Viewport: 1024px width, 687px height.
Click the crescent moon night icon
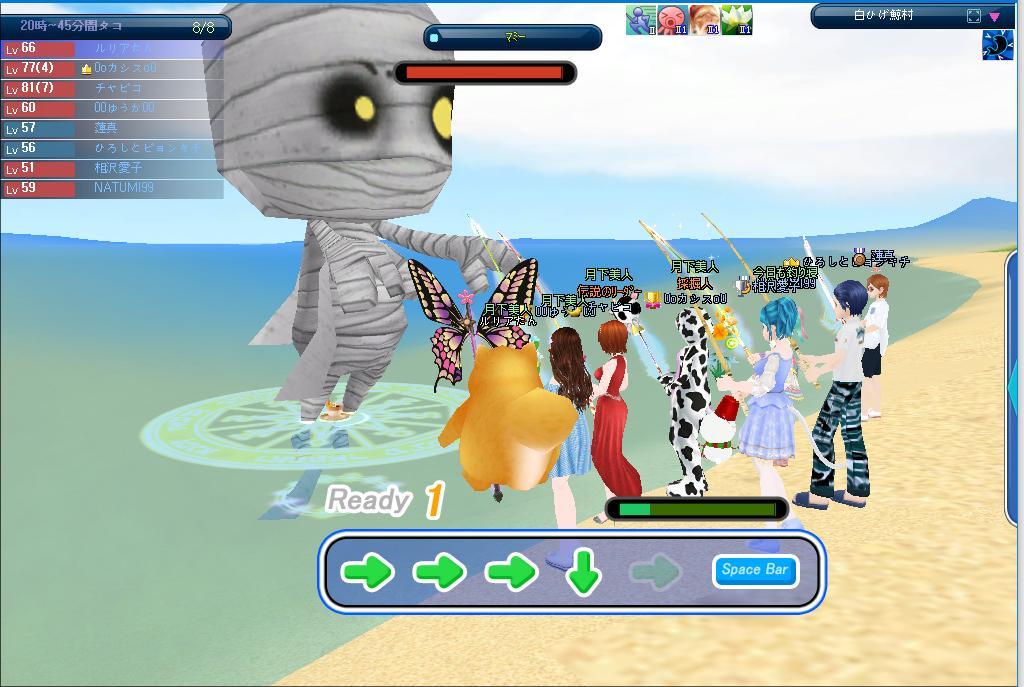(x=998, y=46)
